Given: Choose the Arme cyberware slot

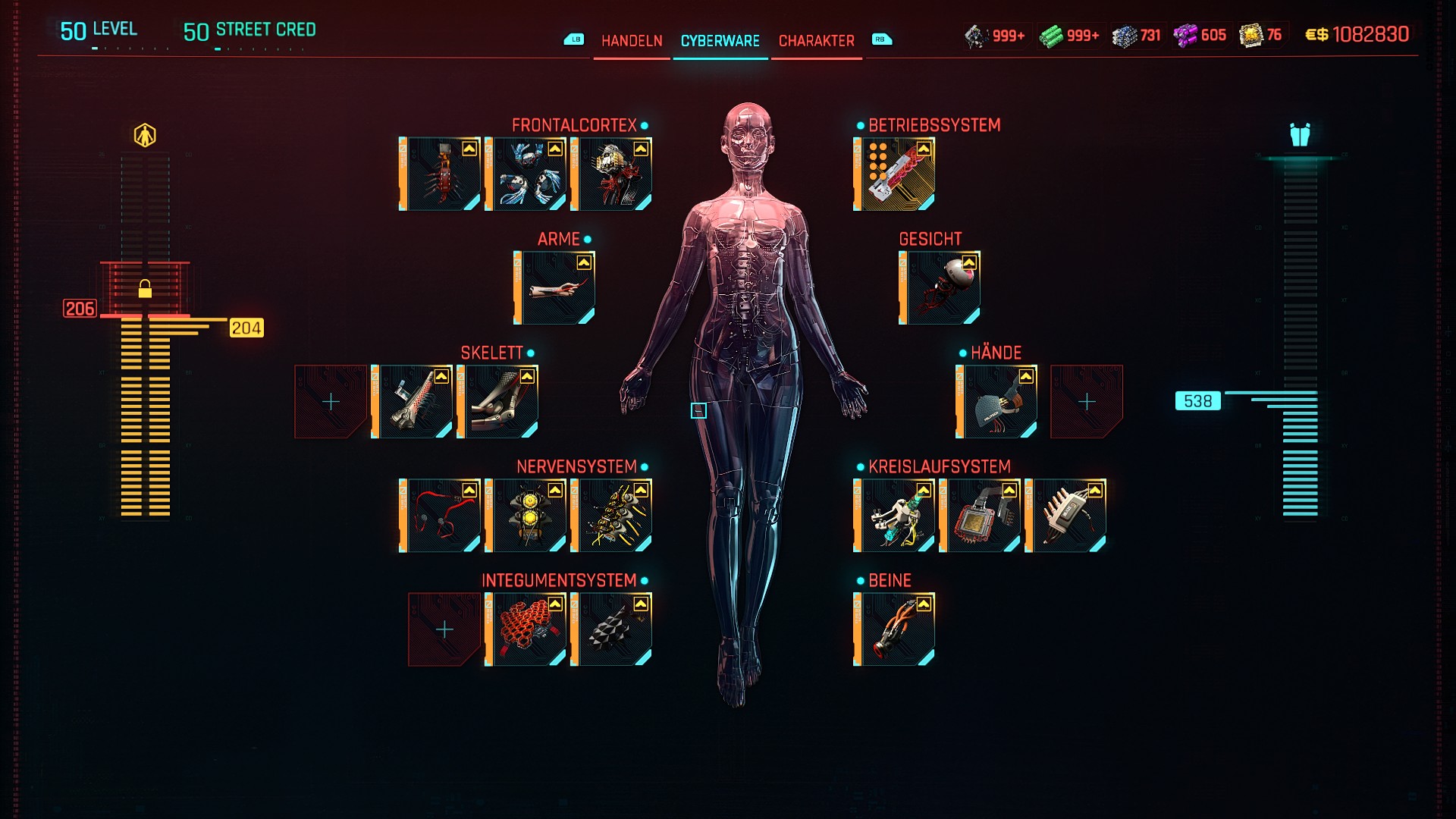Looking at the screenshot, I should click(555, 288).
